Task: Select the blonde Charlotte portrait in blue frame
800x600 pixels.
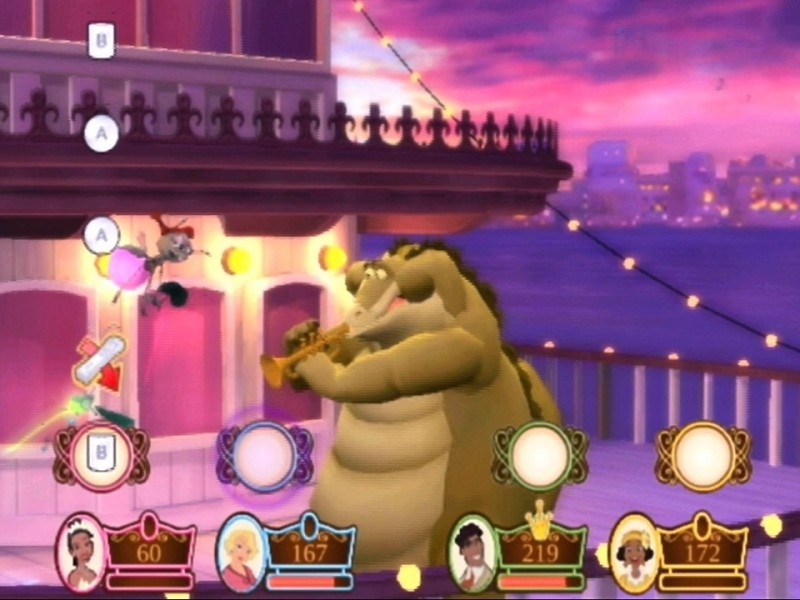Action: [x=241, y=550]
